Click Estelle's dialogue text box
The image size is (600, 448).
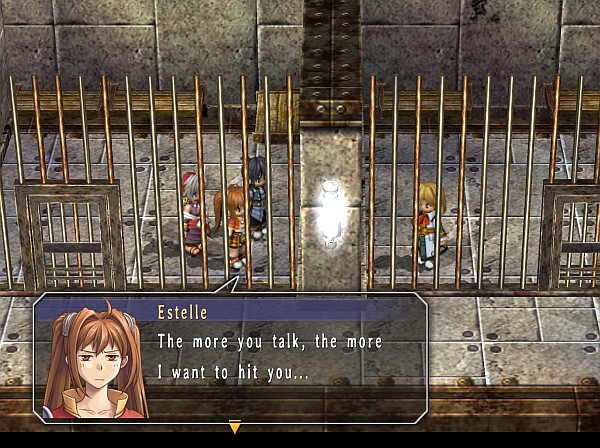(285, 357)
